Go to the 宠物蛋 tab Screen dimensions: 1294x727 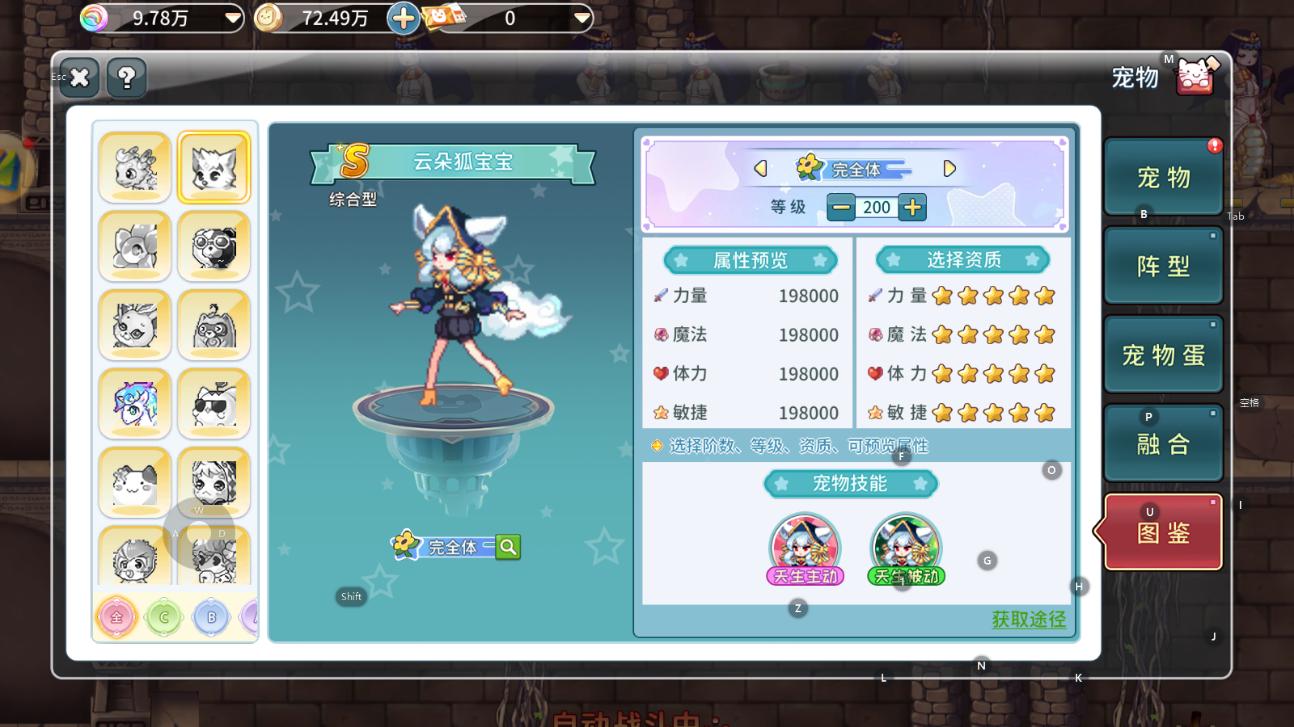[1163, 355]
